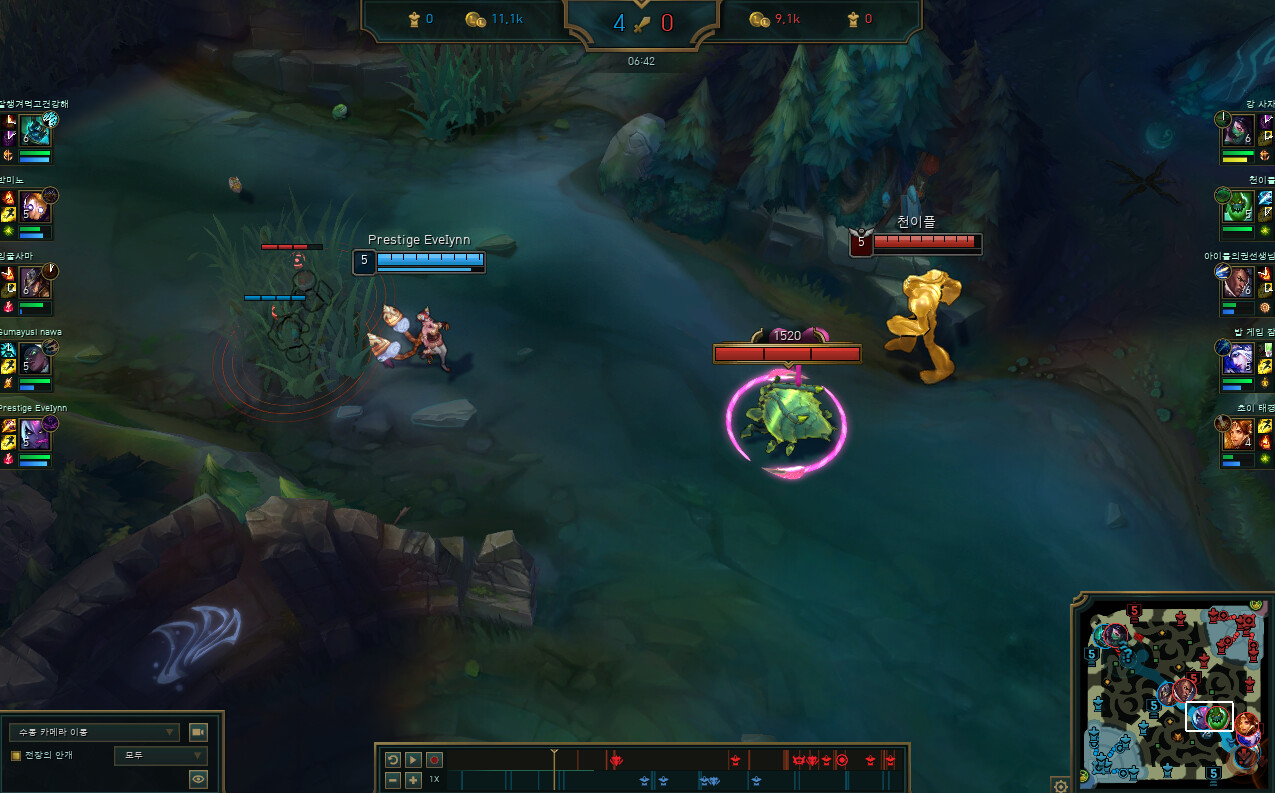This screenshot has width=1275, height=793.
Task: Increase playback speed with the plus button
Action: click(x=413, y=779)
